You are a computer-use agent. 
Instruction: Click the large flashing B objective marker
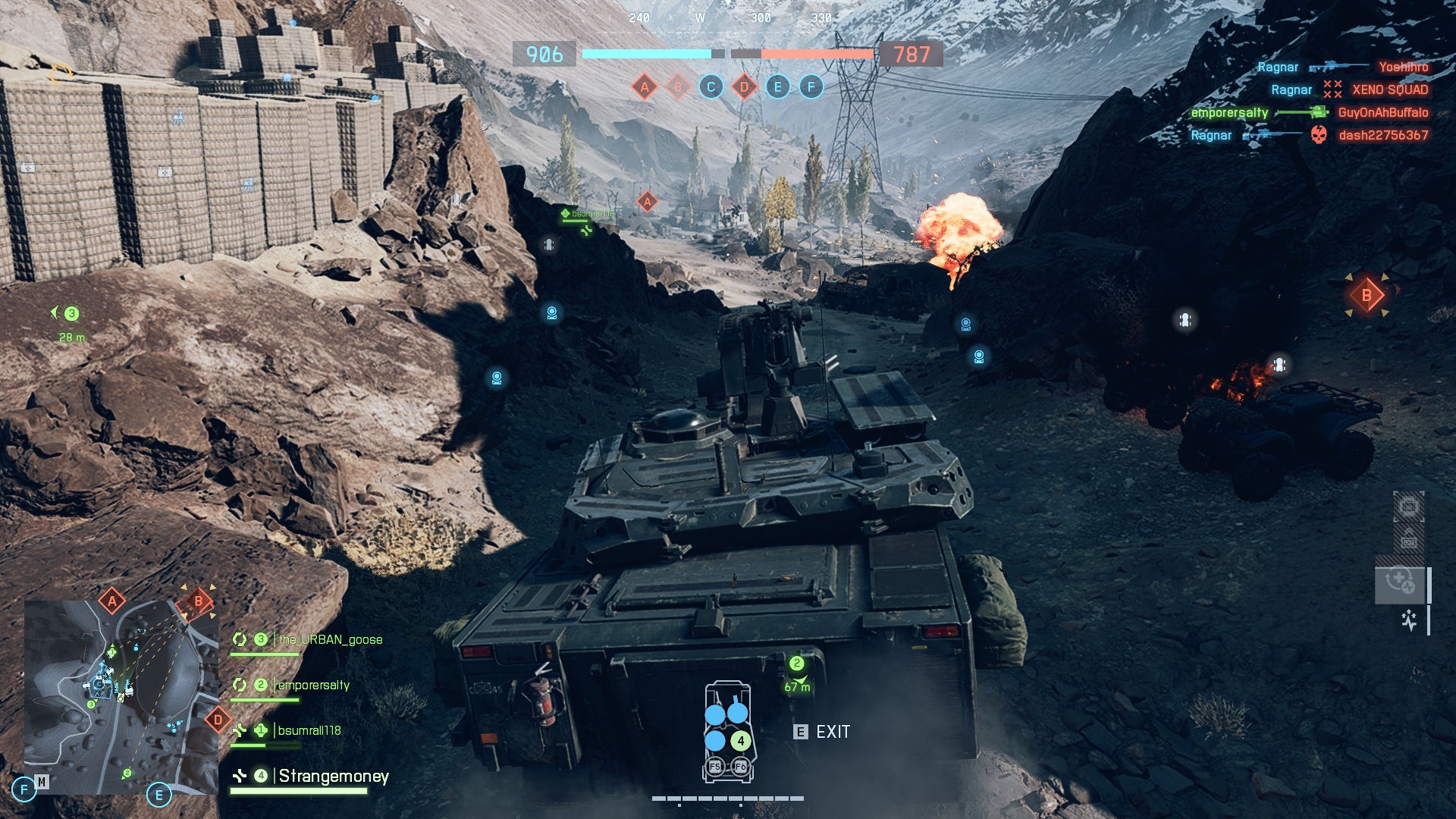(1367, 296)
